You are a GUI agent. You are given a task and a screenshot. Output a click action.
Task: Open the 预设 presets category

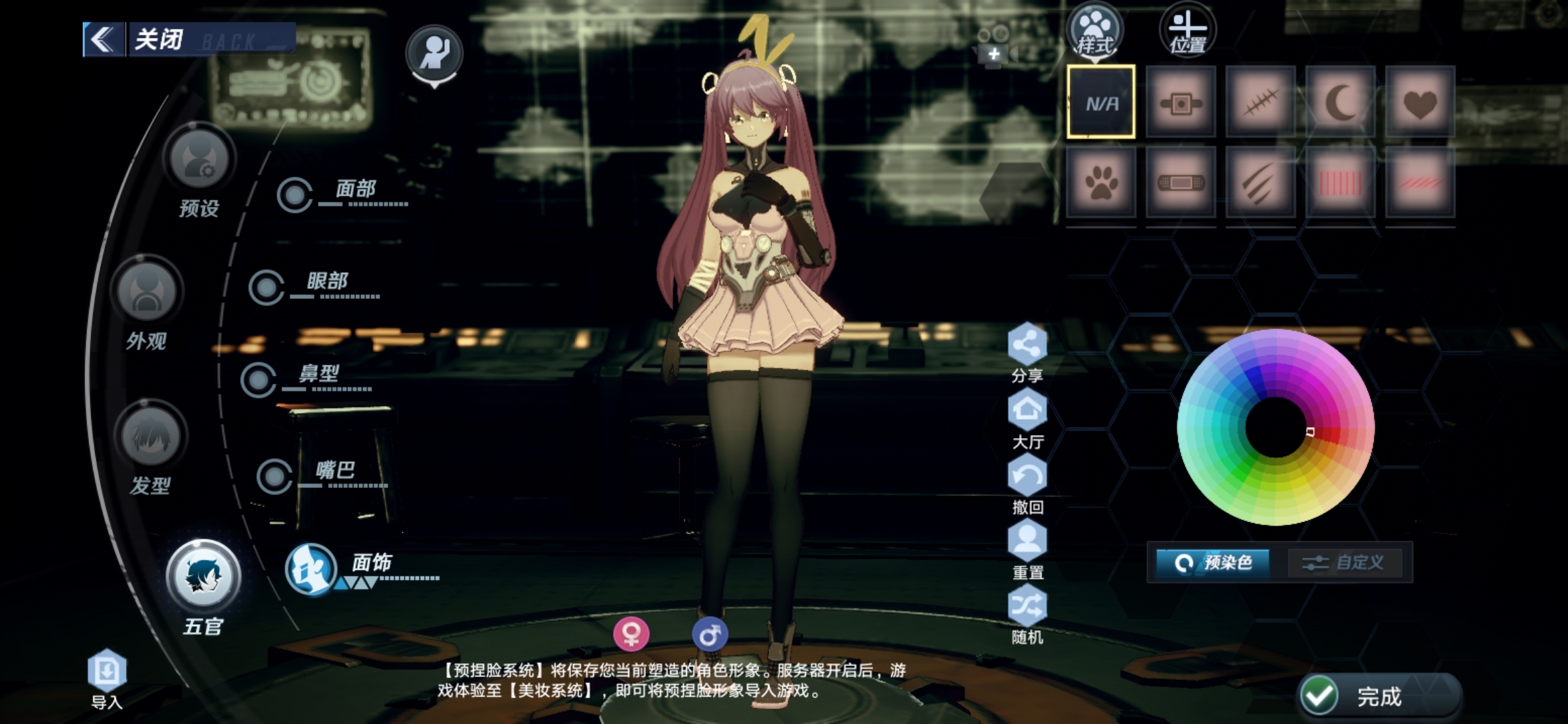coord(199,161)
